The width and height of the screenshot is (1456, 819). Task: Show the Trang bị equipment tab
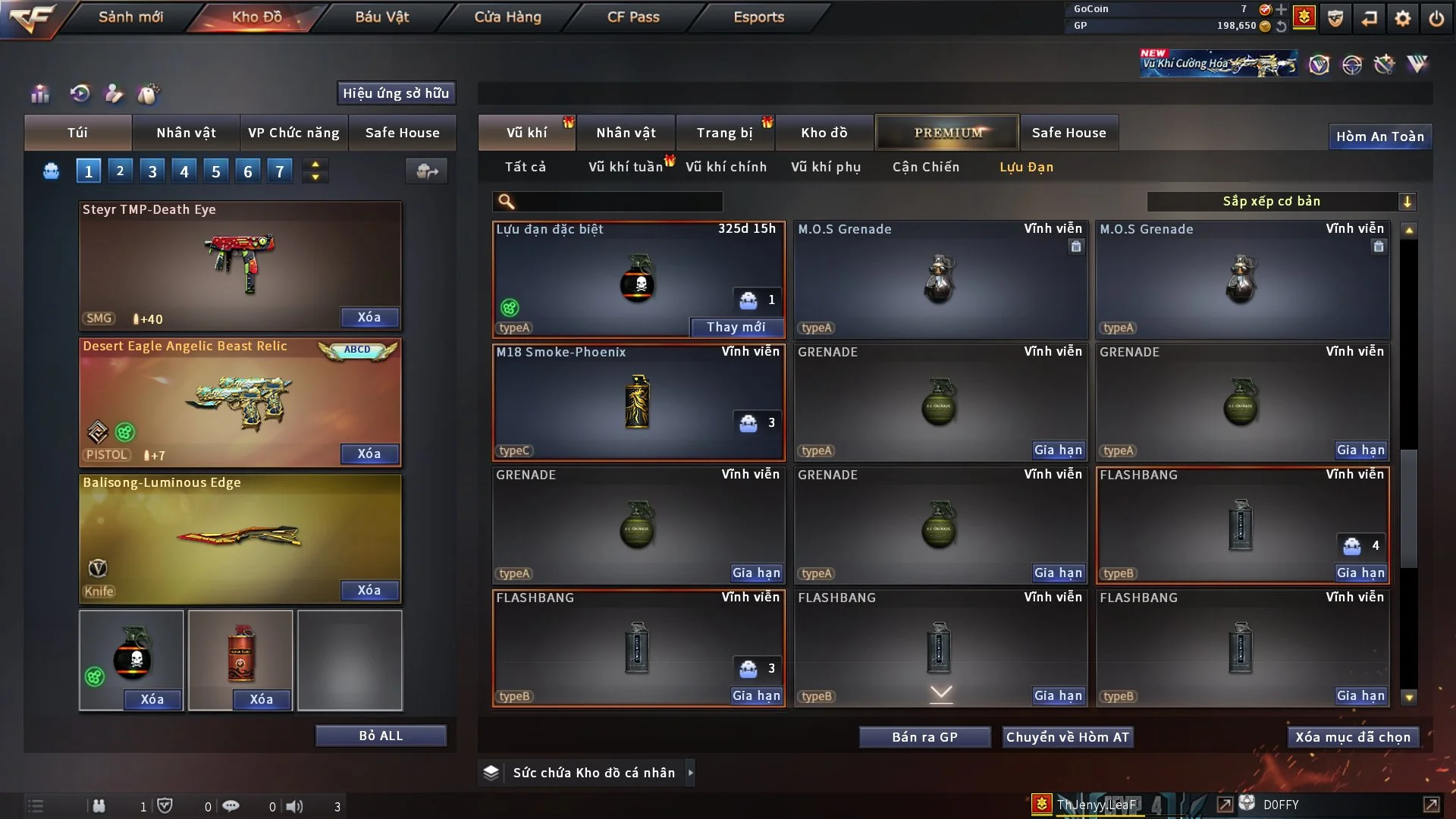tap(724, 133)
